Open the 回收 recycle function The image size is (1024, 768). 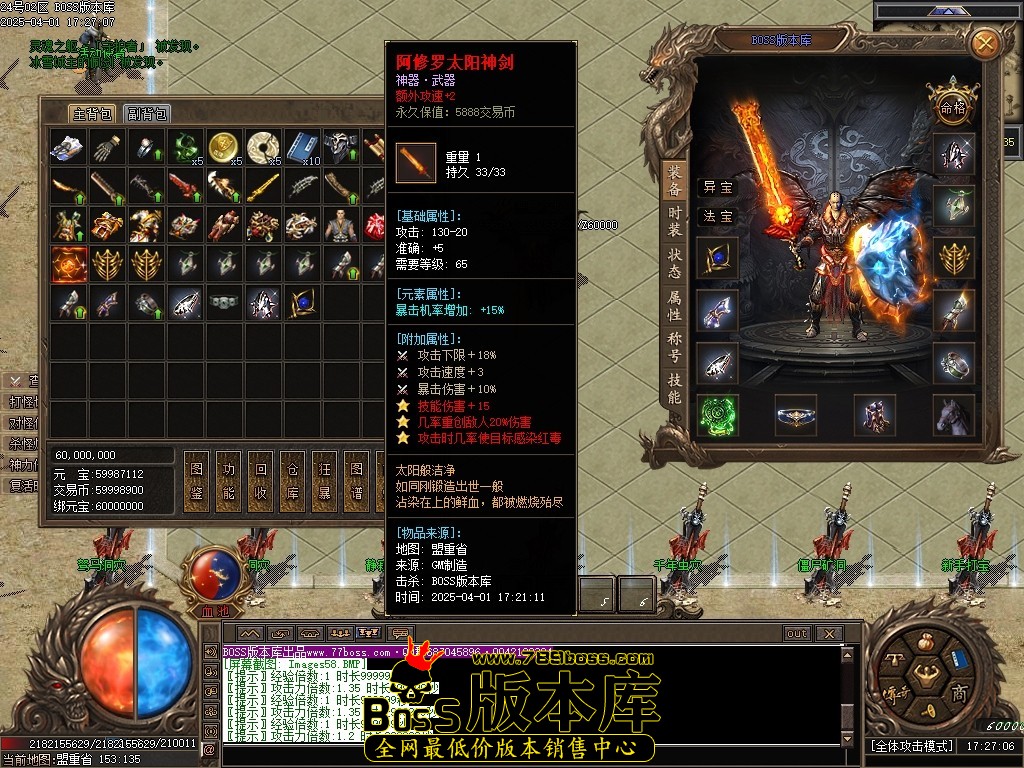[x=261, y=480]
